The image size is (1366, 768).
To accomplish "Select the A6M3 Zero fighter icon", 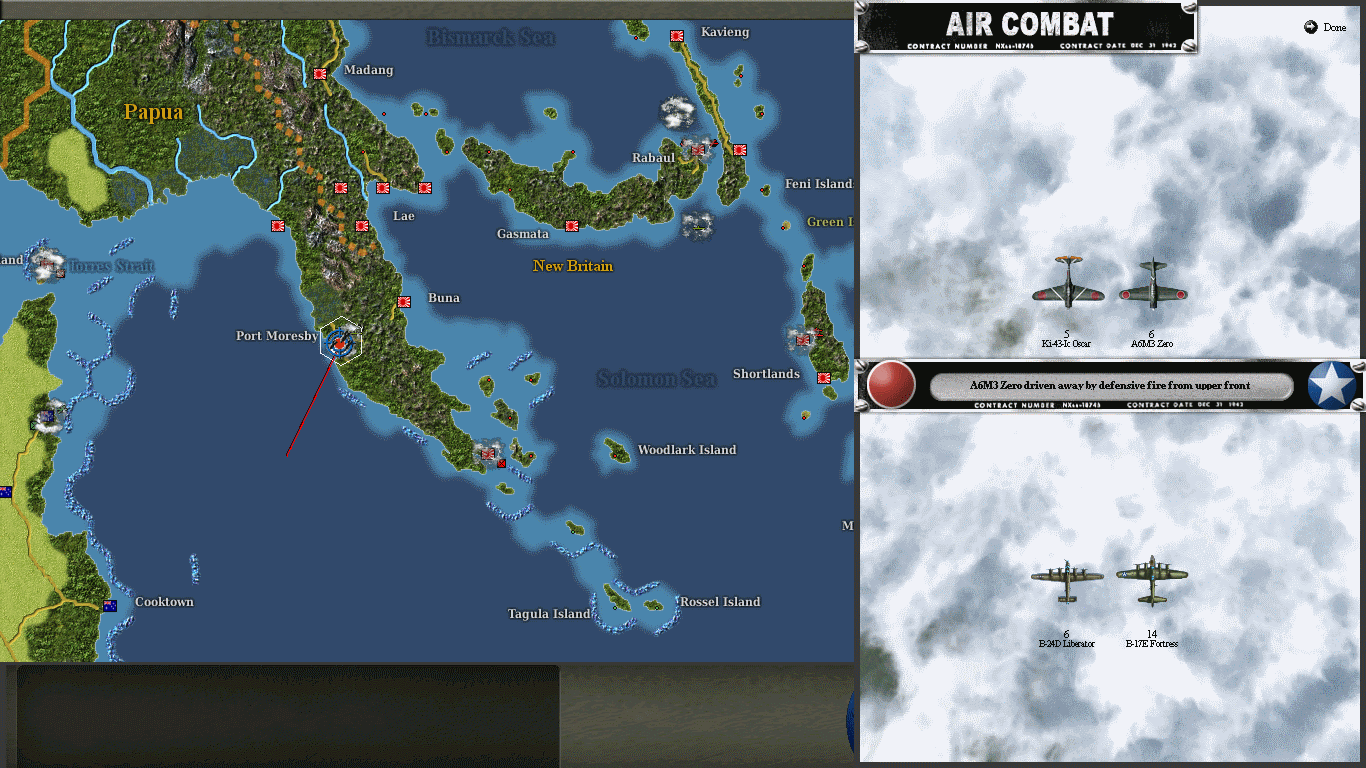I will [1155, 292].
